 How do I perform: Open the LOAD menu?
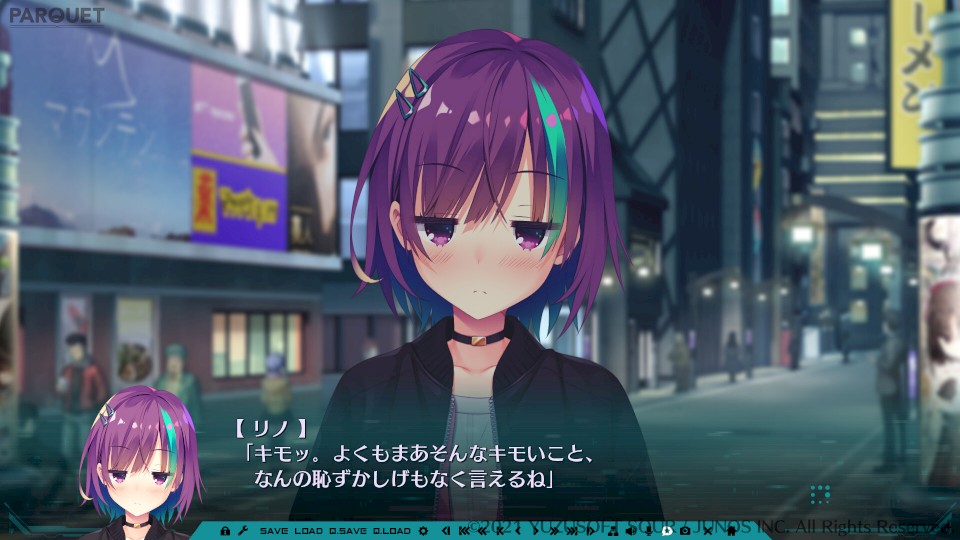(309, 530)
